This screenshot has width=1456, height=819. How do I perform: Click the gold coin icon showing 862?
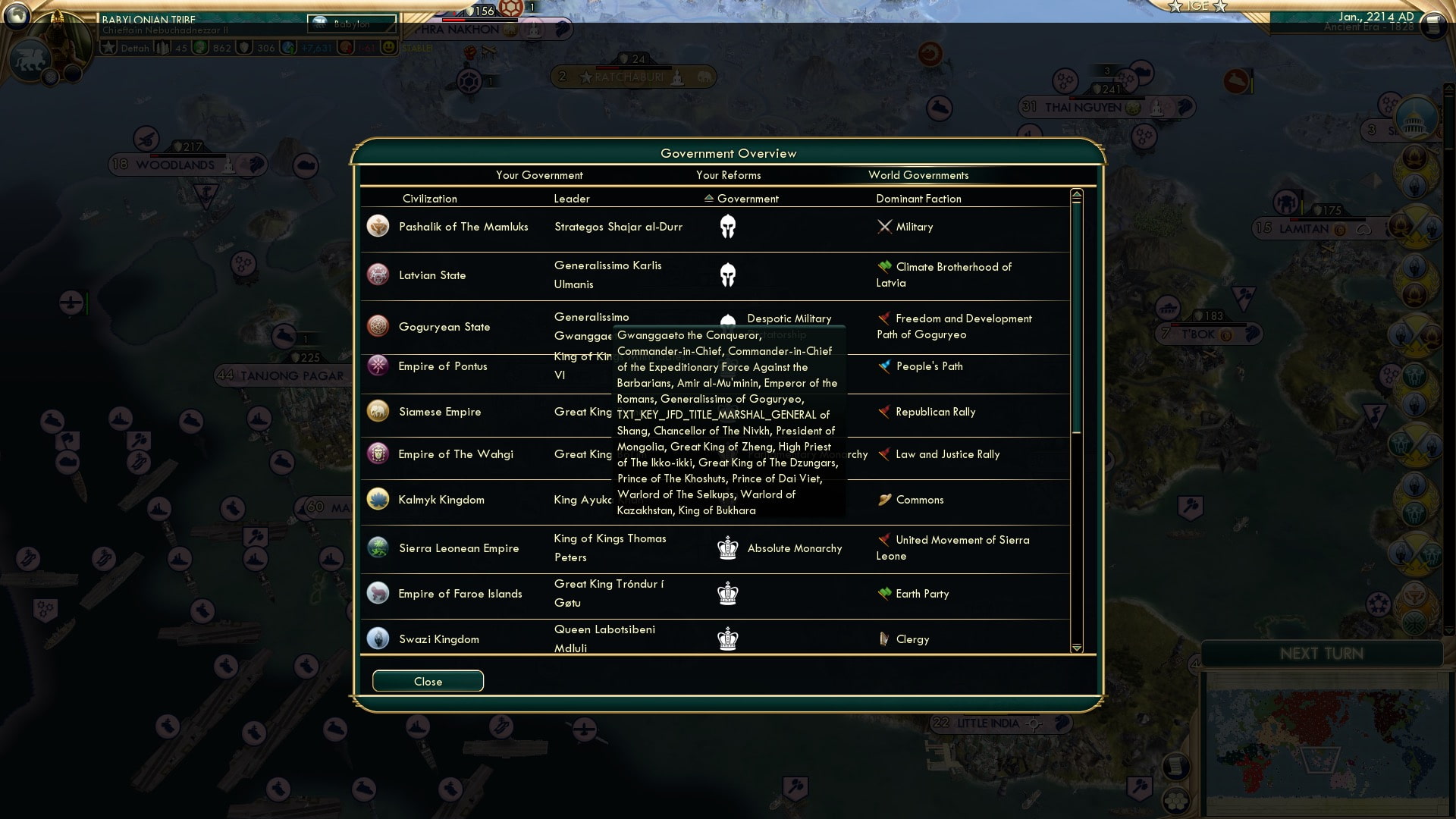(199, 48)
